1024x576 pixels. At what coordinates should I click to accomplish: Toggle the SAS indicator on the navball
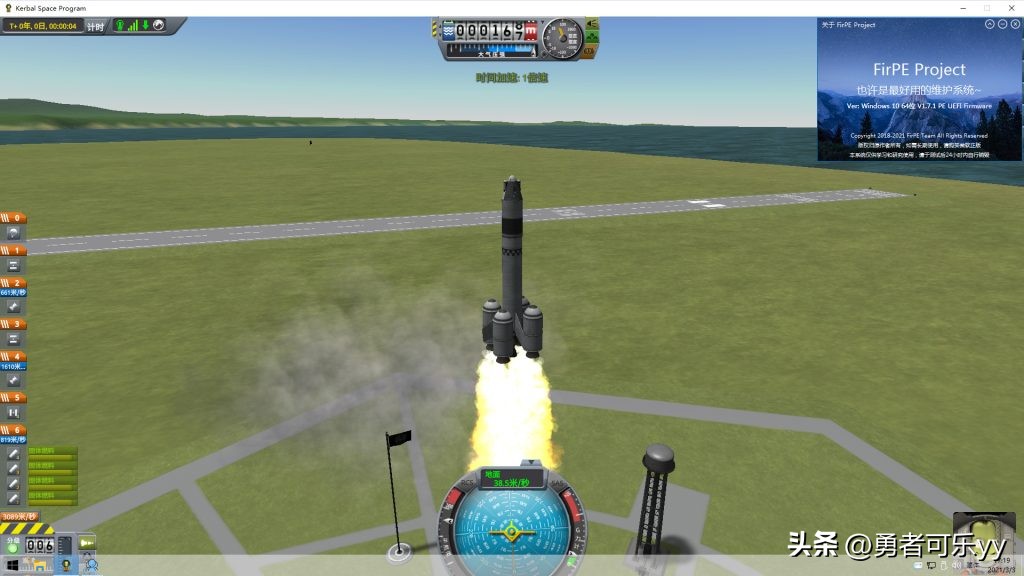point(558,484)
